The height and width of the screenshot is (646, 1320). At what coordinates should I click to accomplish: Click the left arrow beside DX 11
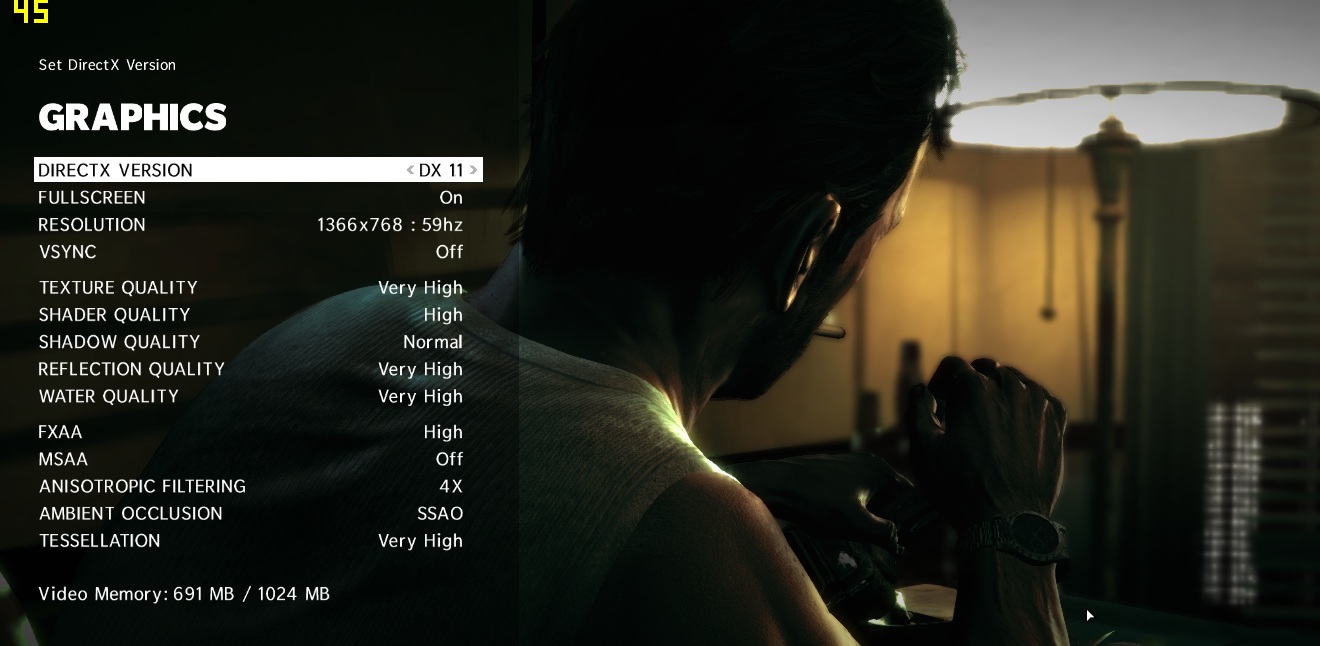pos(410,170)
